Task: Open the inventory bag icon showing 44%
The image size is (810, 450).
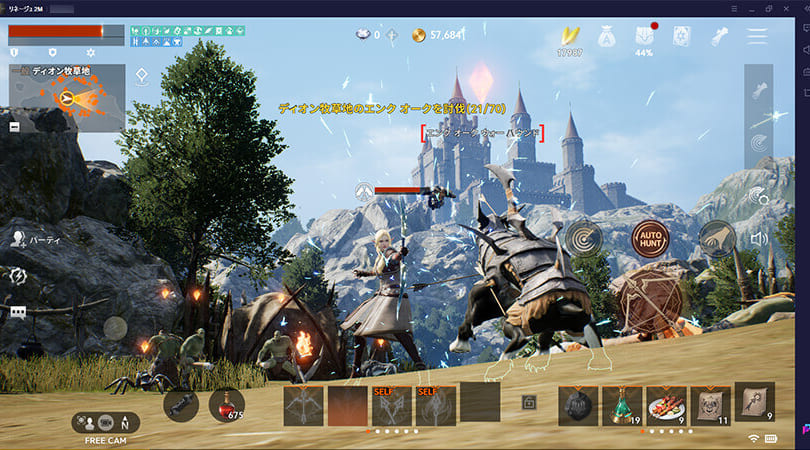Action: (x=644, y=37)
